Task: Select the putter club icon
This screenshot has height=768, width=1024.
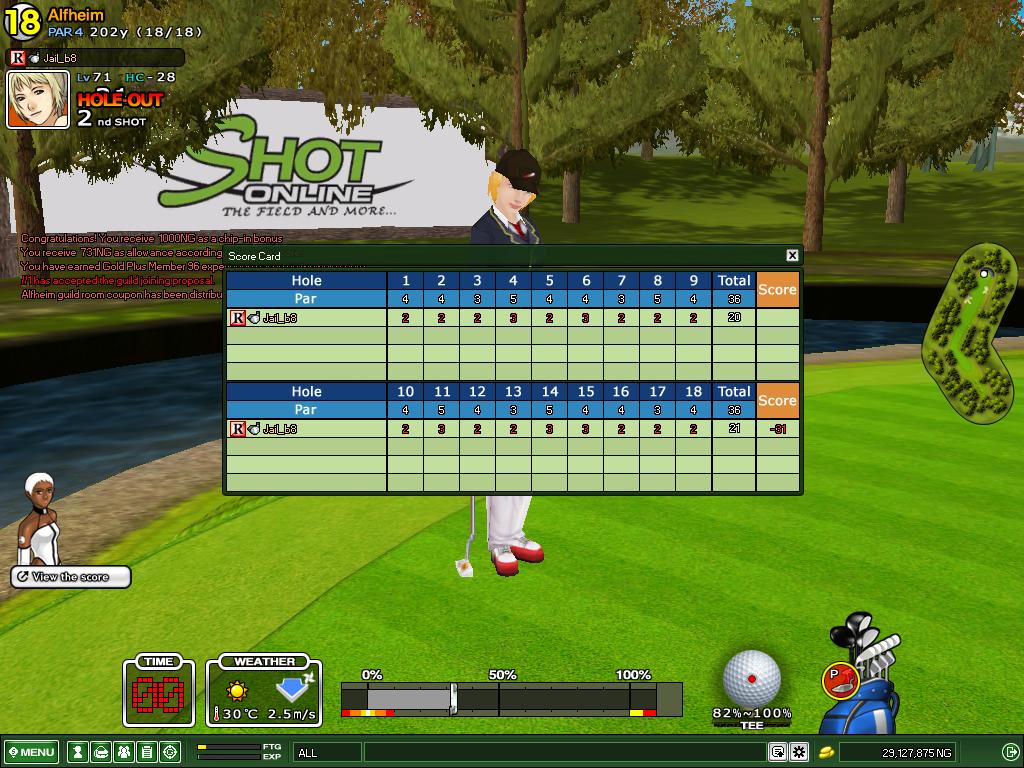Action: tap(841, 680)
